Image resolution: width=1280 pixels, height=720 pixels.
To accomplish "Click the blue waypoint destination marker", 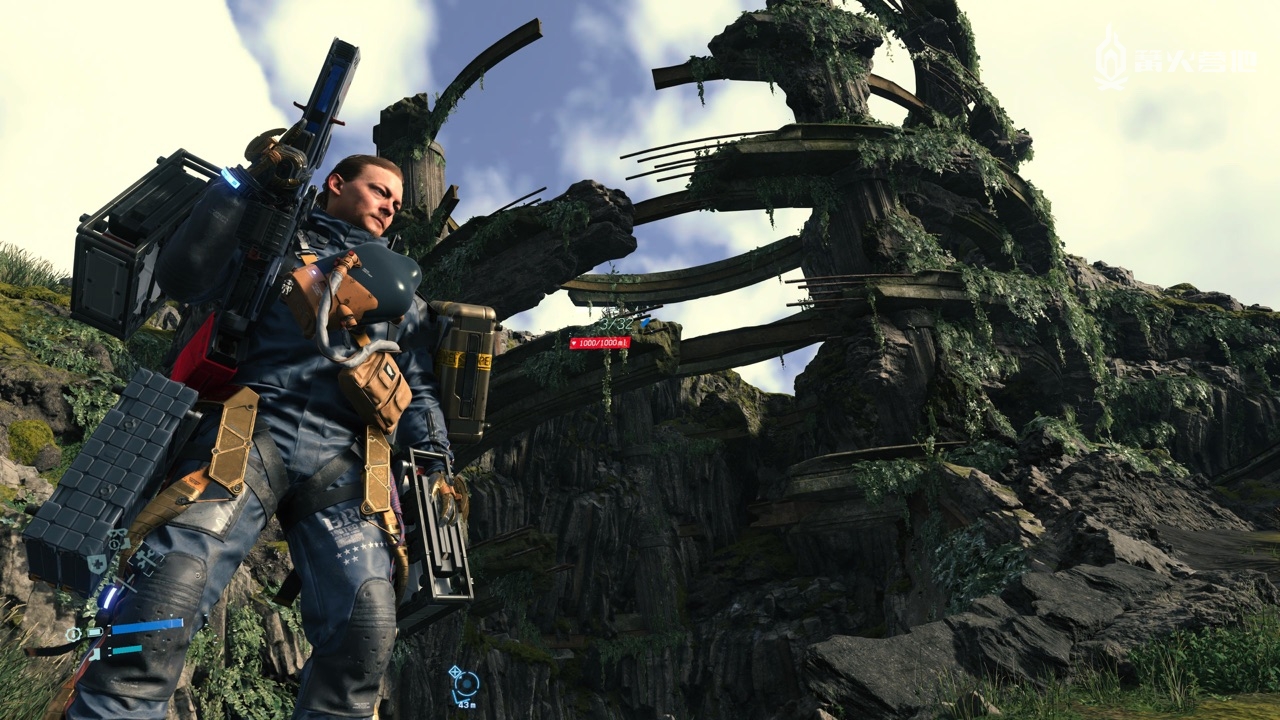I will (465, 683).
